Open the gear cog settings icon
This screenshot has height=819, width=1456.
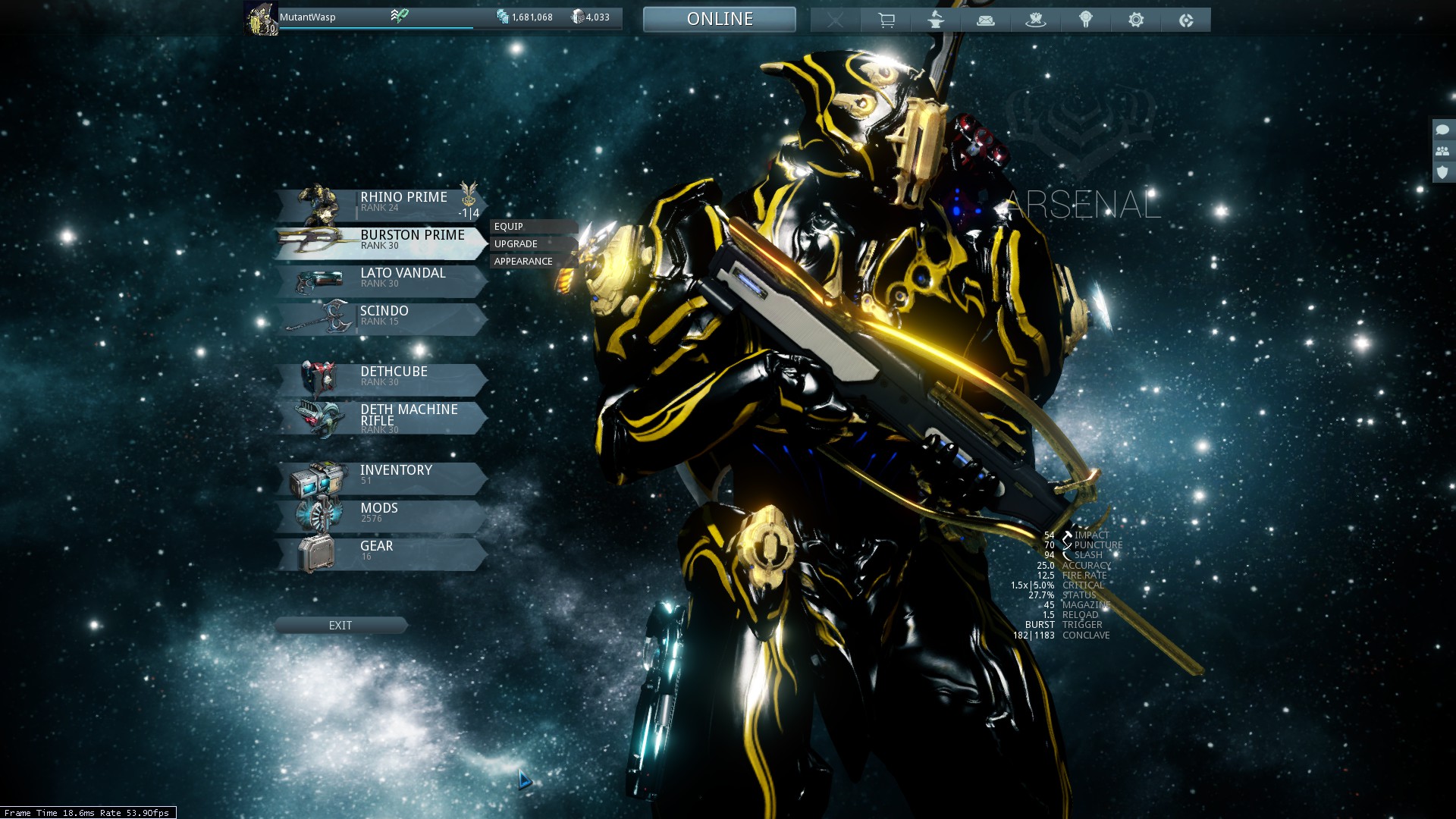coord(1136,20)
